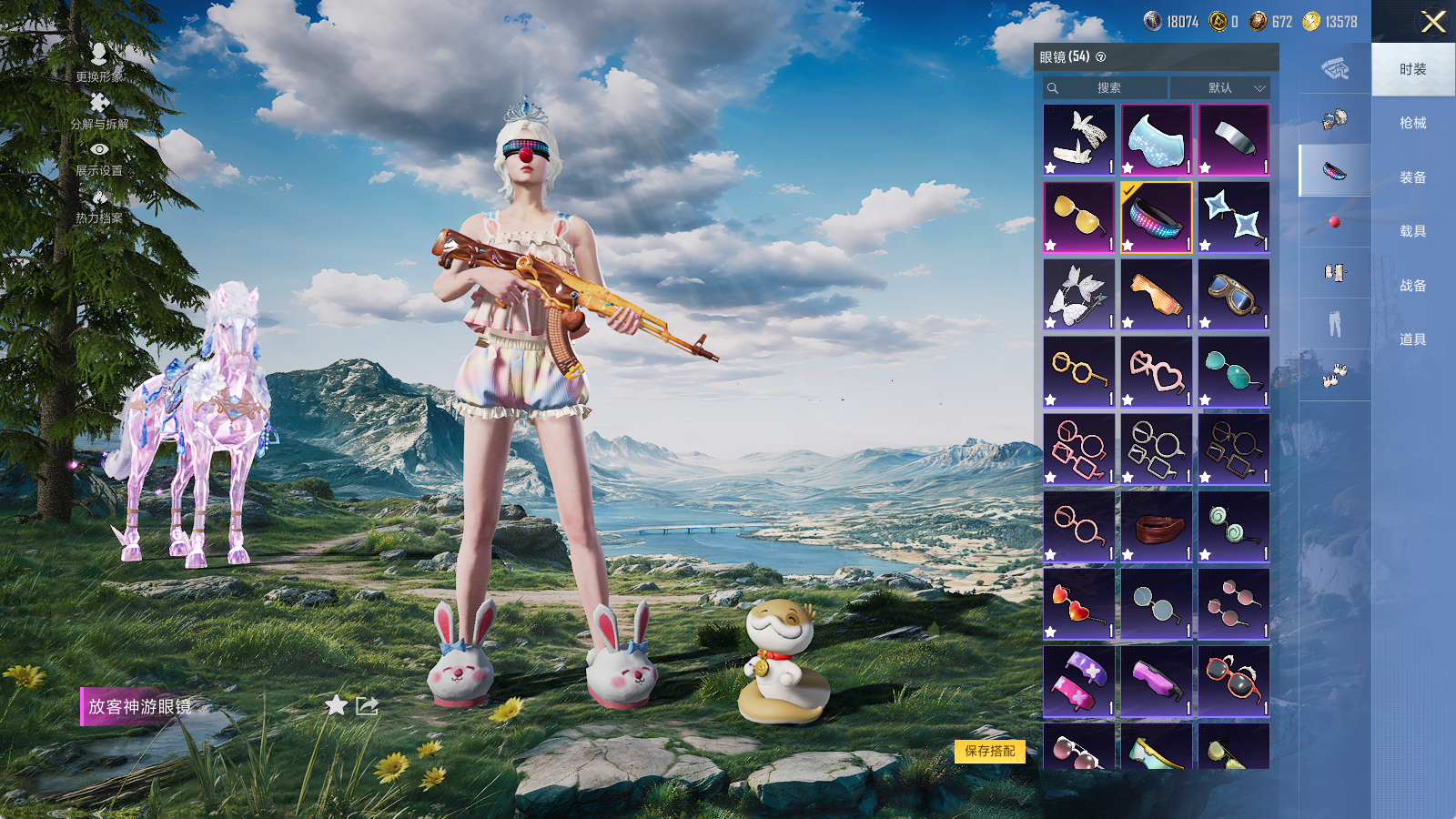Select the brown pilot goggles item

(x=1233, y=295)
